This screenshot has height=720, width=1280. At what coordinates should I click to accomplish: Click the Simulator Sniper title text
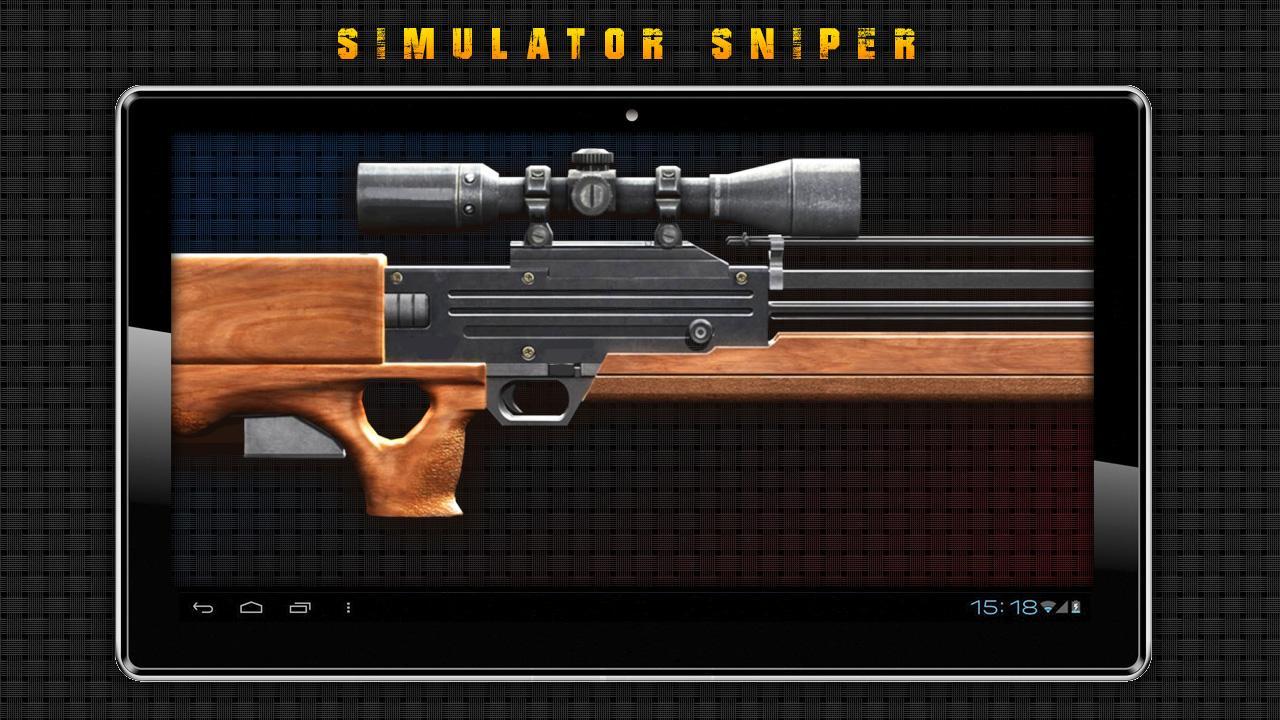pyautogui.click(x=630, y=42)
